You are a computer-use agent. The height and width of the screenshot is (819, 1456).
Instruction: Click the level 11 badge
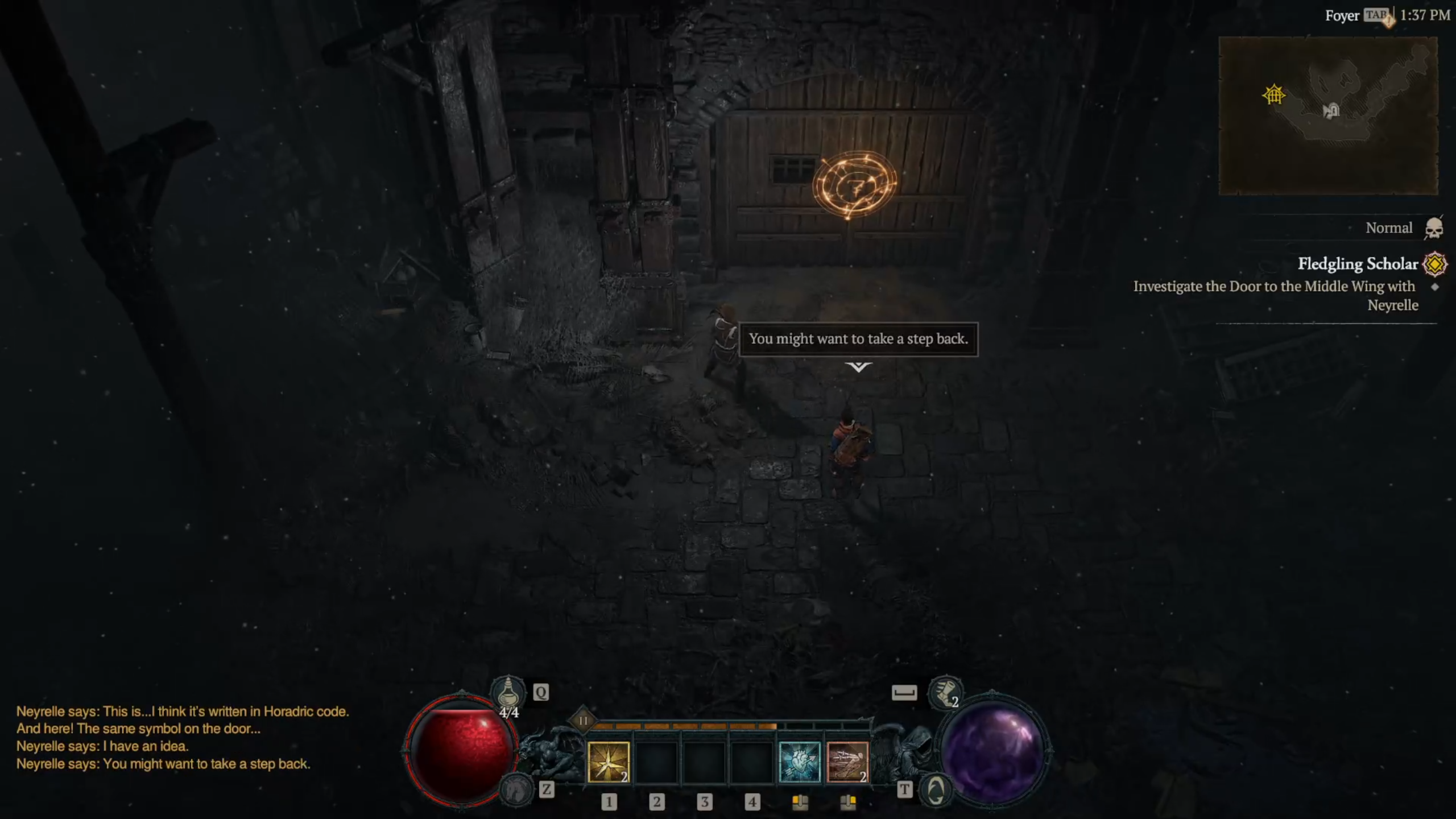coord(583,721)
